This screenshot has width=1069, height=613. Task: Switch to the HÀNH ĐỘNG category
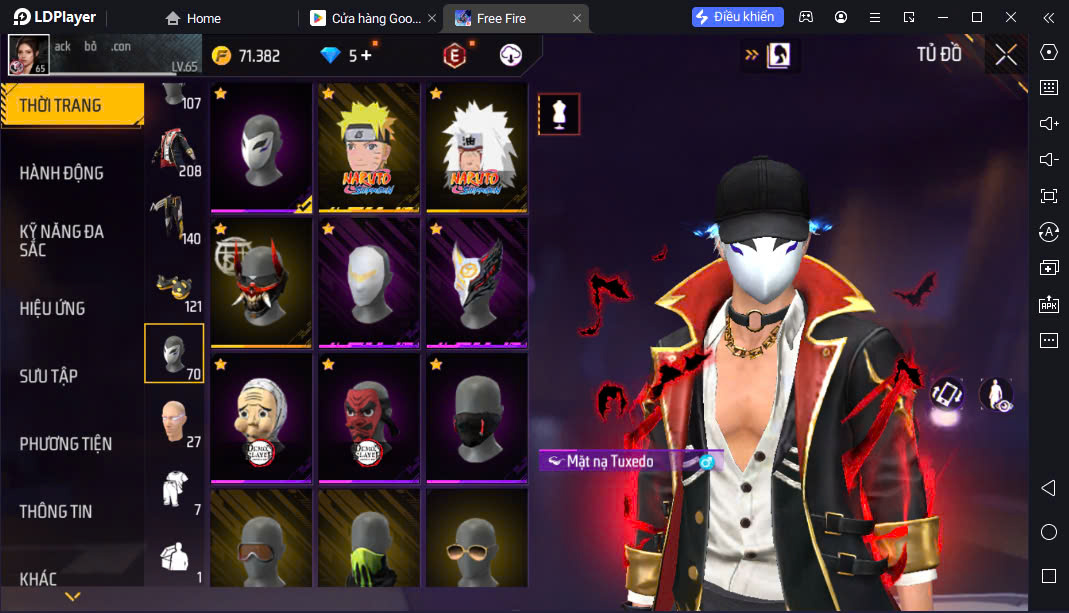pos(62,173)
